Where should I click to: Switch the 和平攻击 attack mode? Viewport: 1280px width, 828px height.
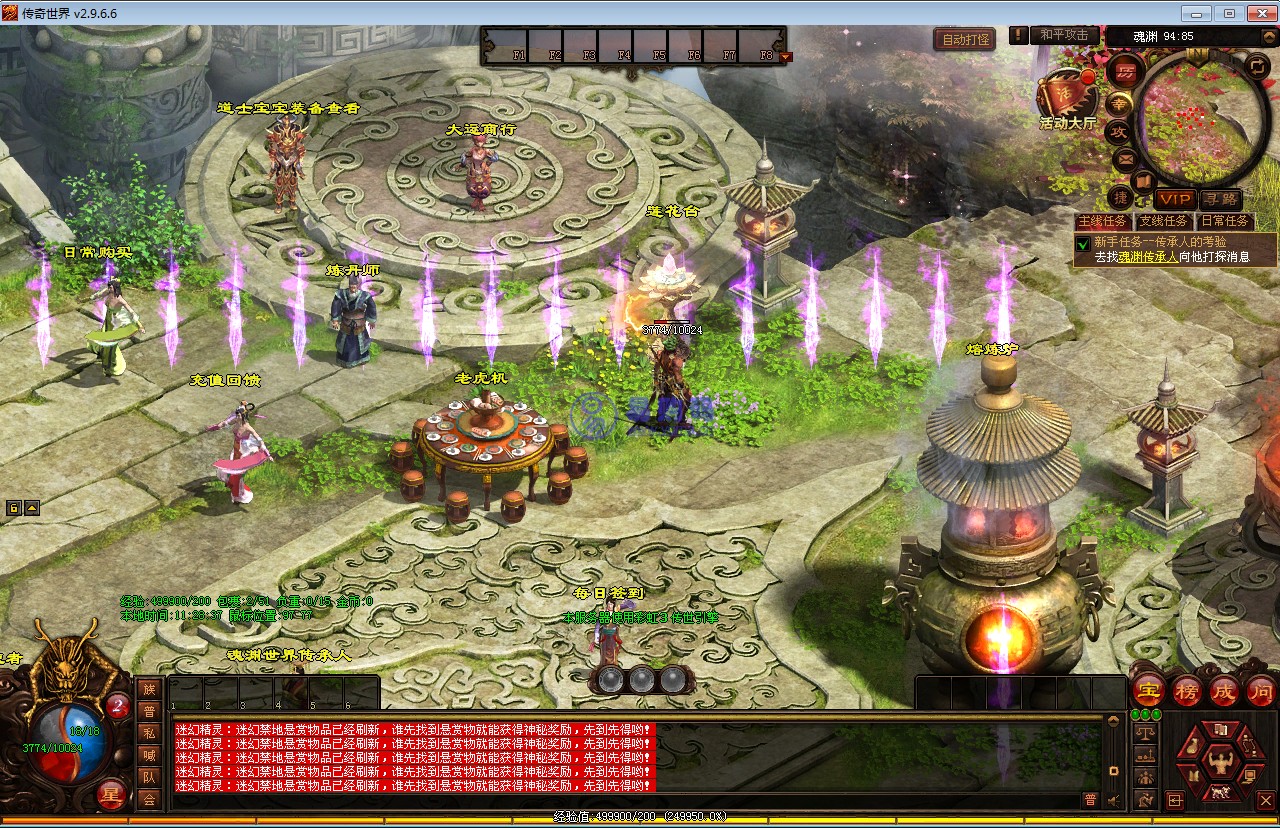pos(1063,35)
